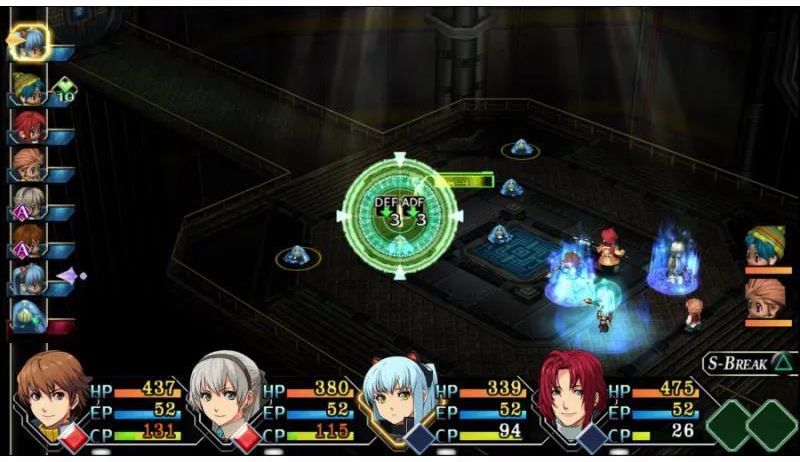Select the blue enemy icon ending the turn order

(x=28, y=316)
